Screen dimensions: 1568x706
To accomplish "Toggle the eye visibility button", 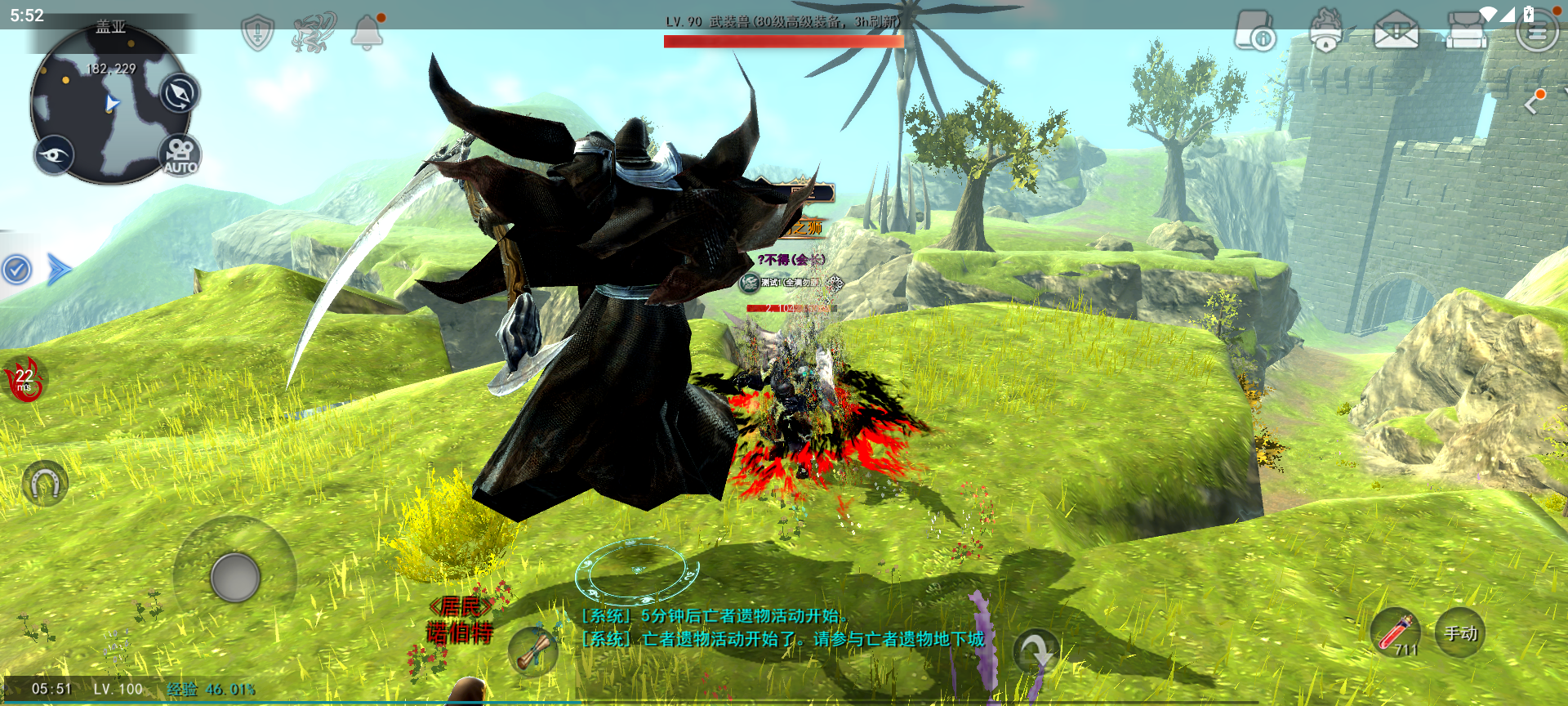I will click(55, 155).
